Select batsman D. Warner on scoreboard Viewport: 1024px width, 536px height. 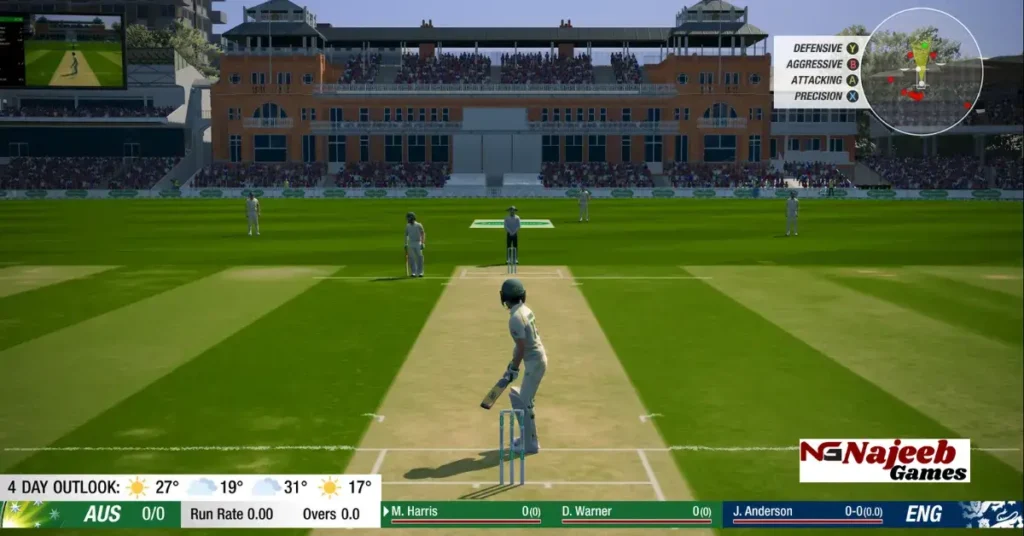pyautogui.click(x=636, y=513)
